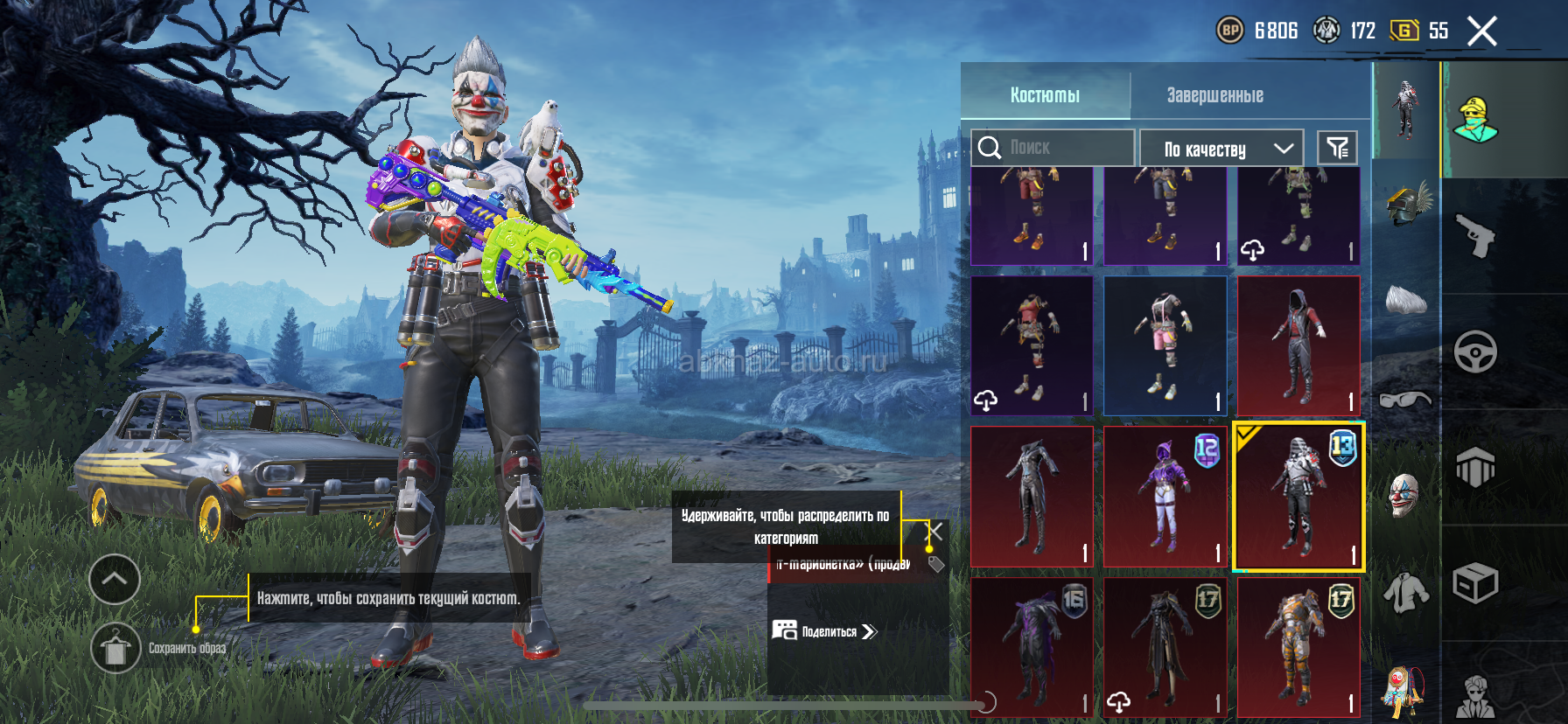
Task: Open the steering wheel vehicles category
Action: (1475, 352)
